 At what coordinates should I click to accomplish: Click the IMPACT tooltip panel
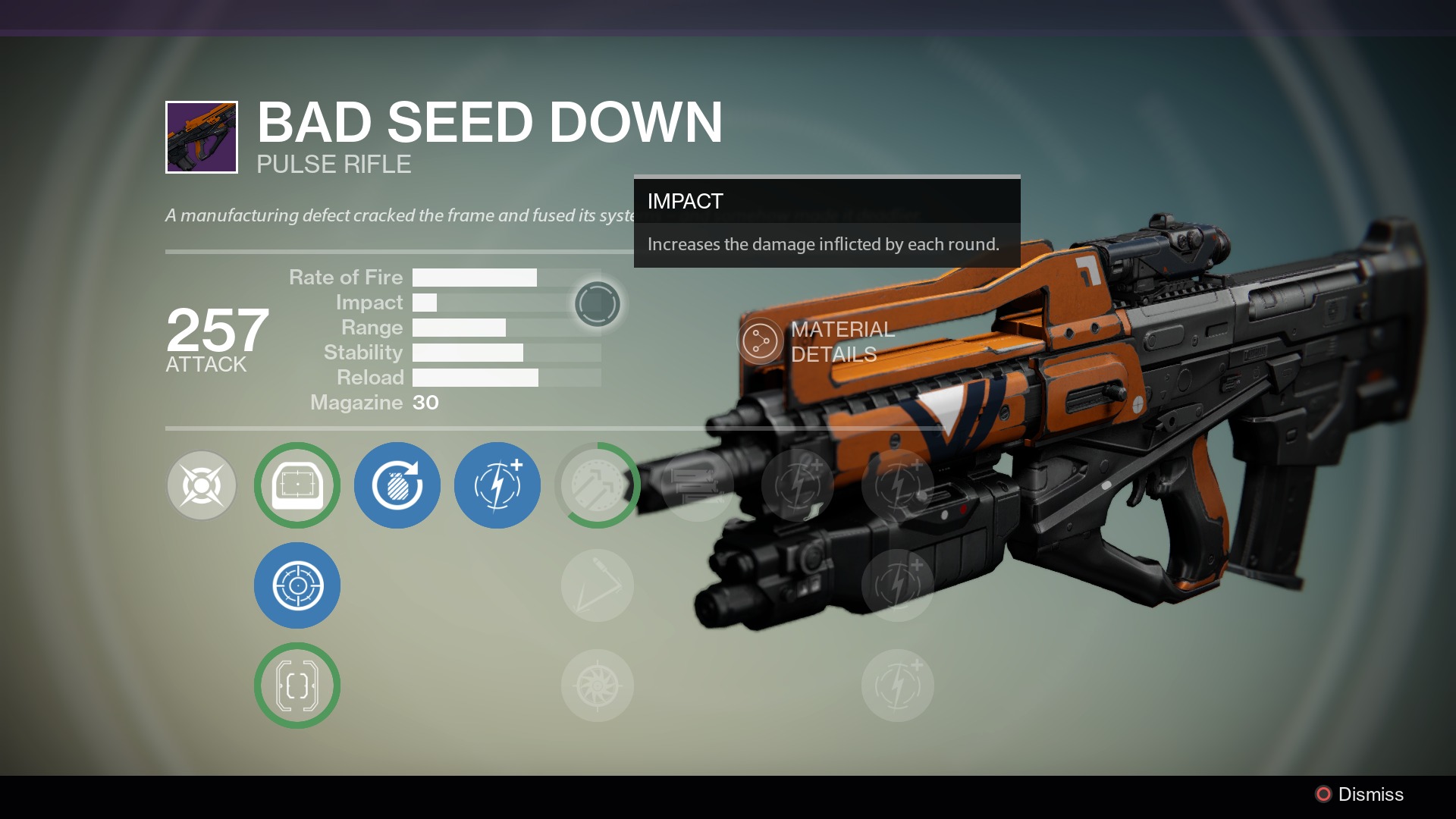(826, 225)
